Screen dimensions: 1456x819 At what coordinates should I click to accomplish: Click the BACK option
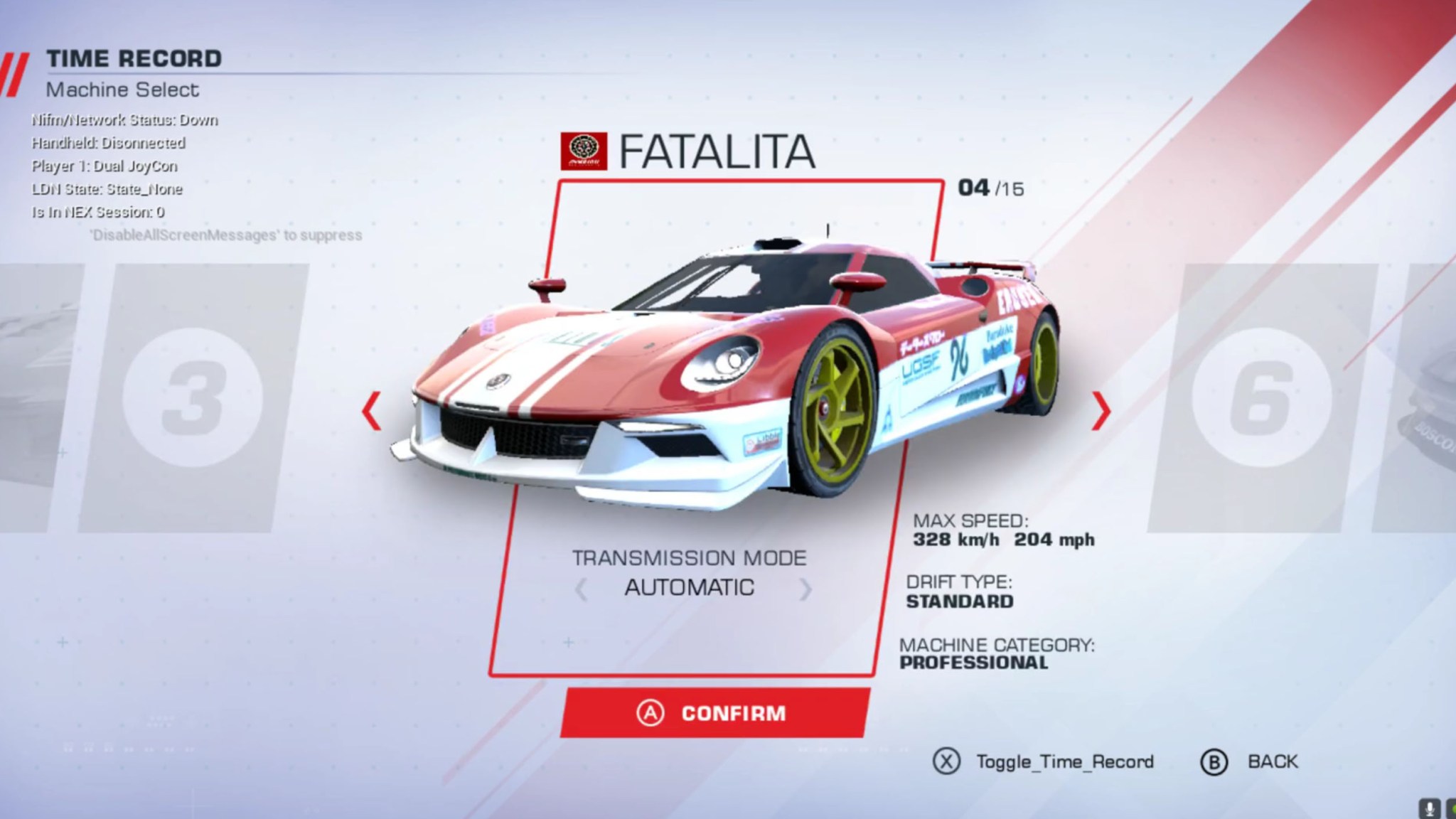pyautogui.click(x=1272, y=761)
